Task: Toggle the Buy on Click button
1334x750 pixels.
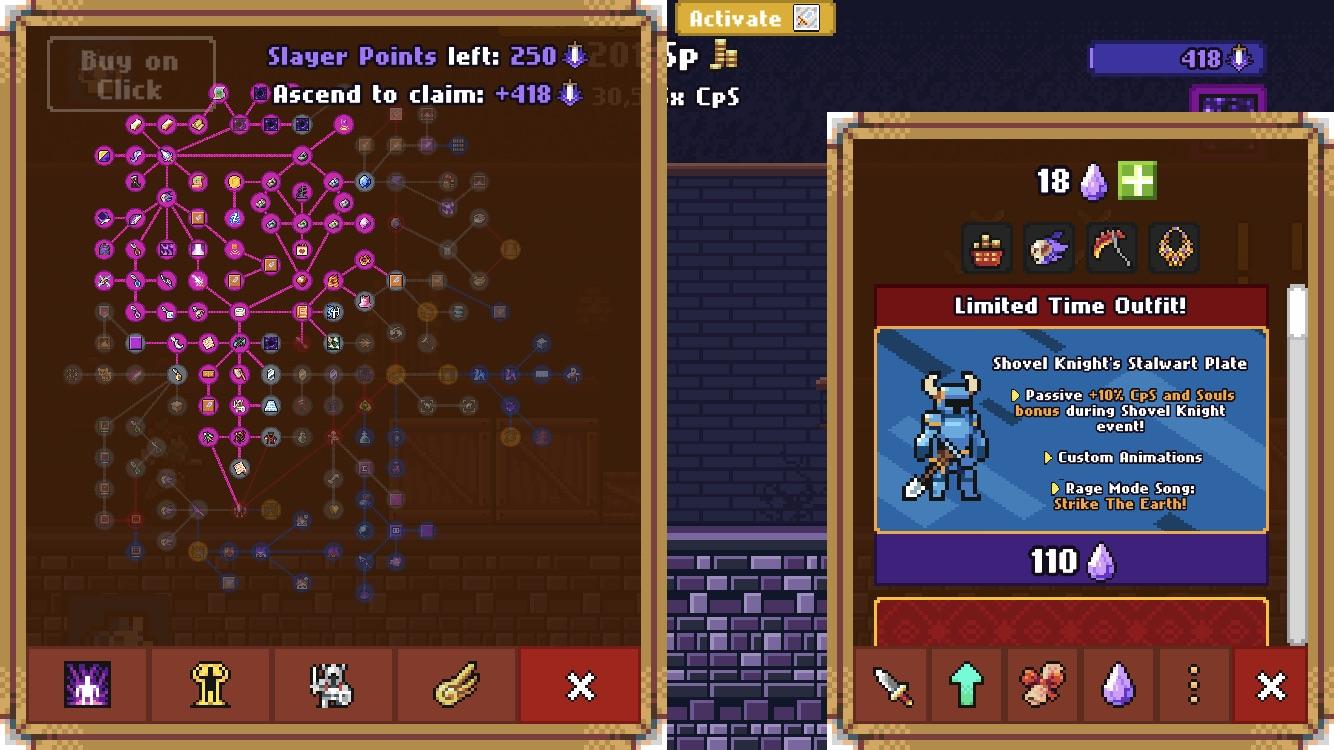Action: coord(131,75)
